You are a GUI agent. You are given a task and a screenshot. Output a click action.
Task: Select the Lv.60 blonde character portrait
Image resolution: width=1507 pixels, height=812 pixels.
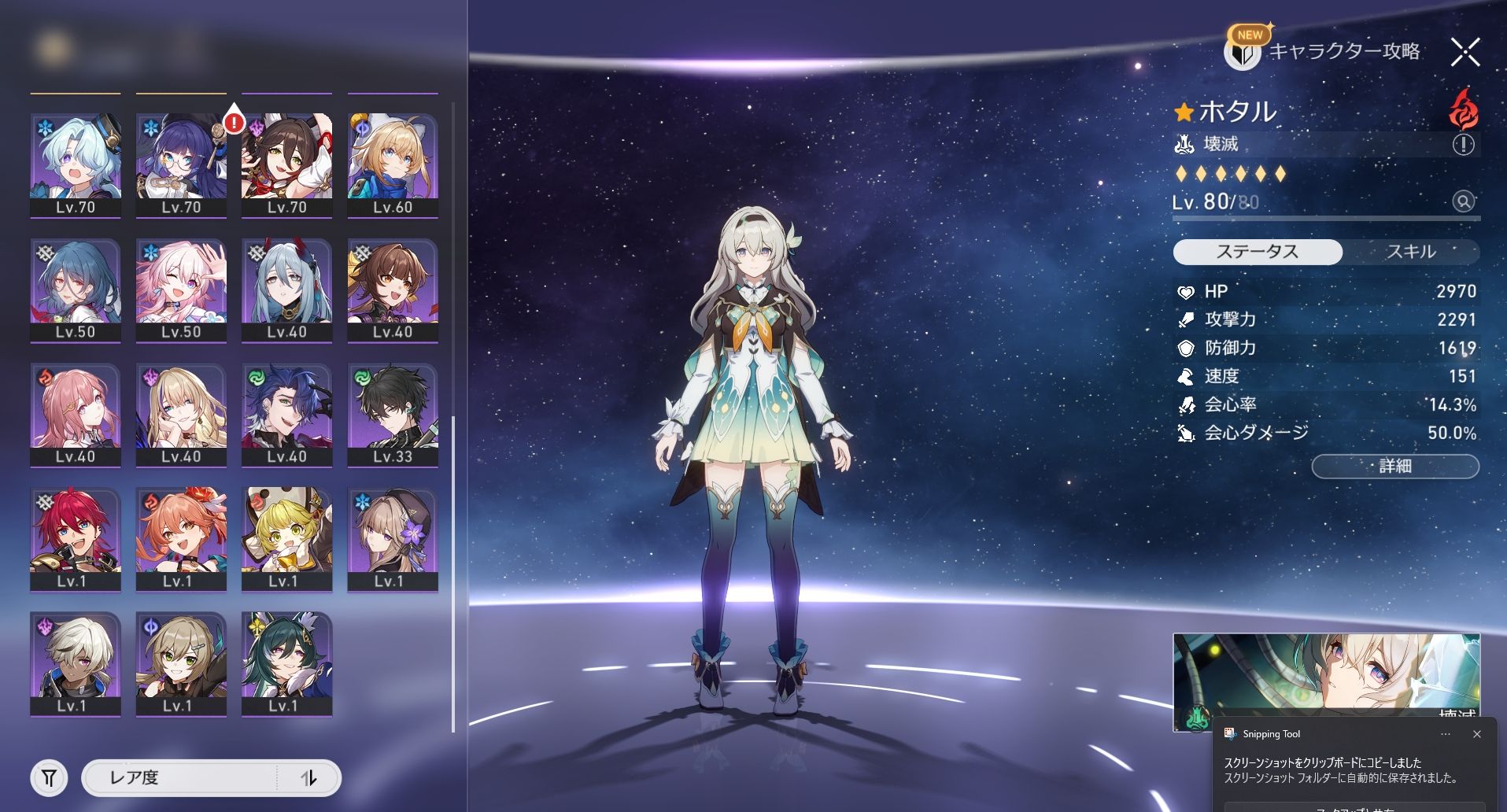tap(392, 165)
